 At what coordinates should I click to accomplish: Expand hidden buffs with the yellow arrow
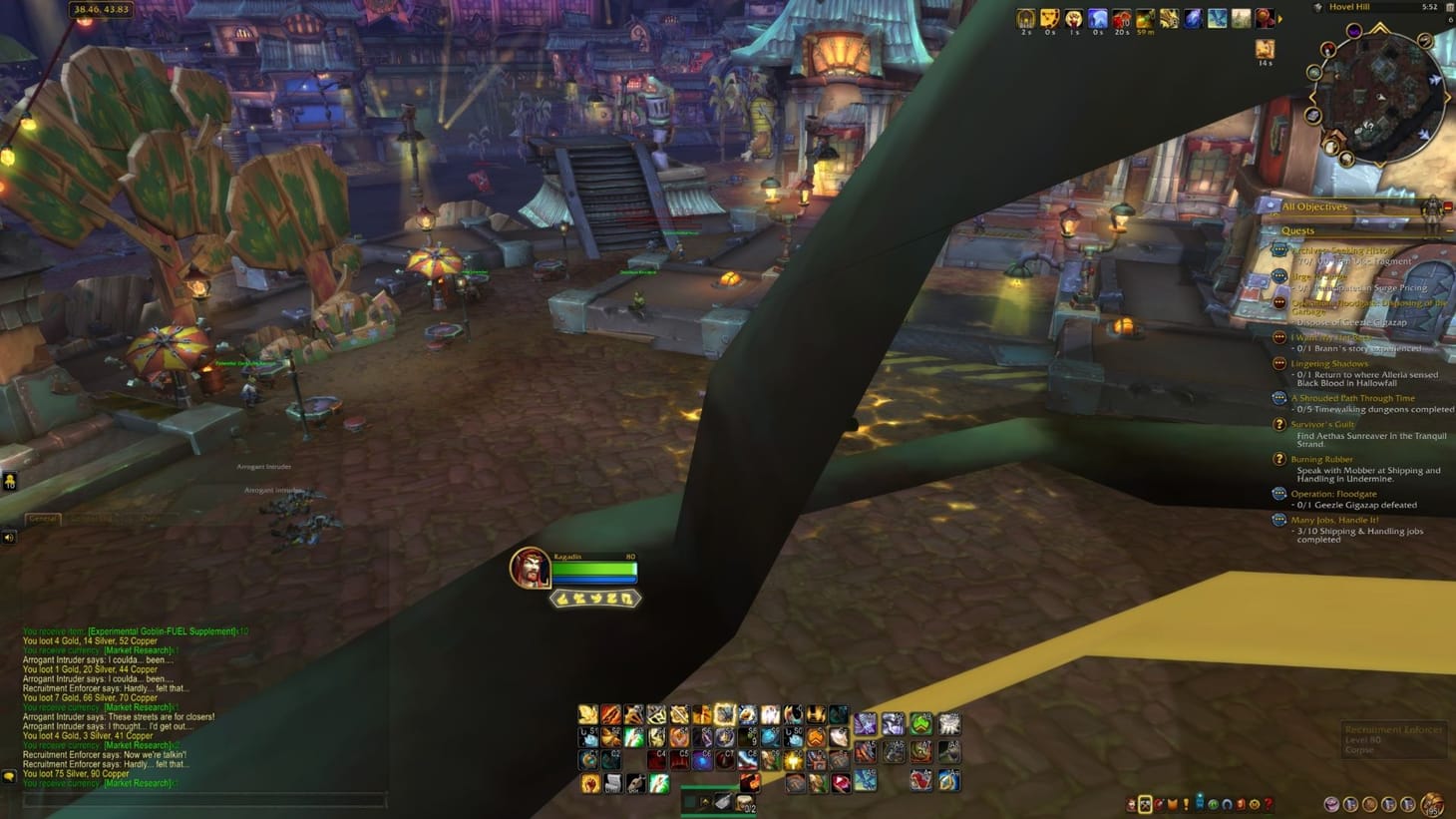point(1280,18)
